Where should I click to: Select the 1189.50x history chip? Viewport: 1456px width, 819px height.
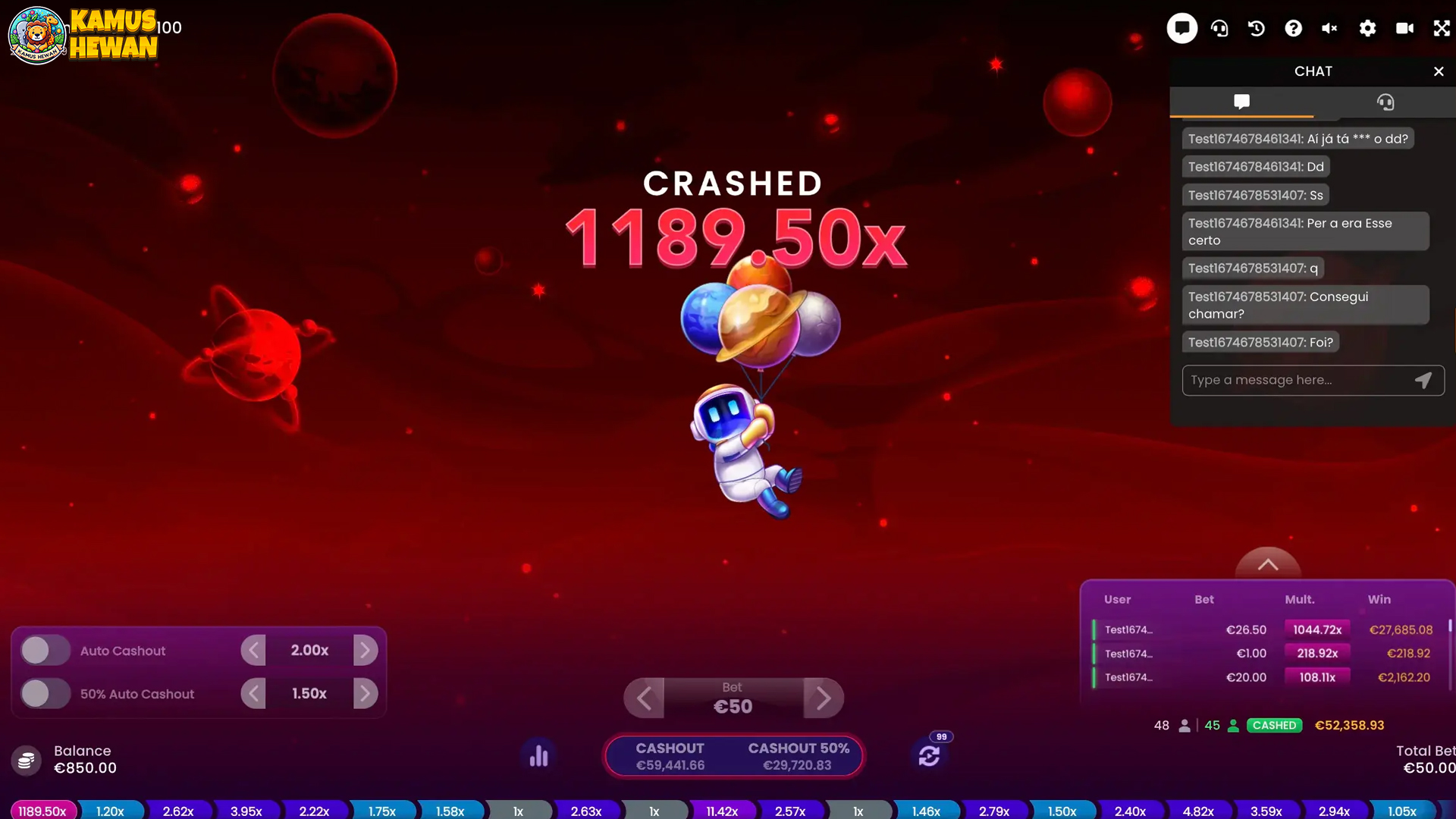42,810
